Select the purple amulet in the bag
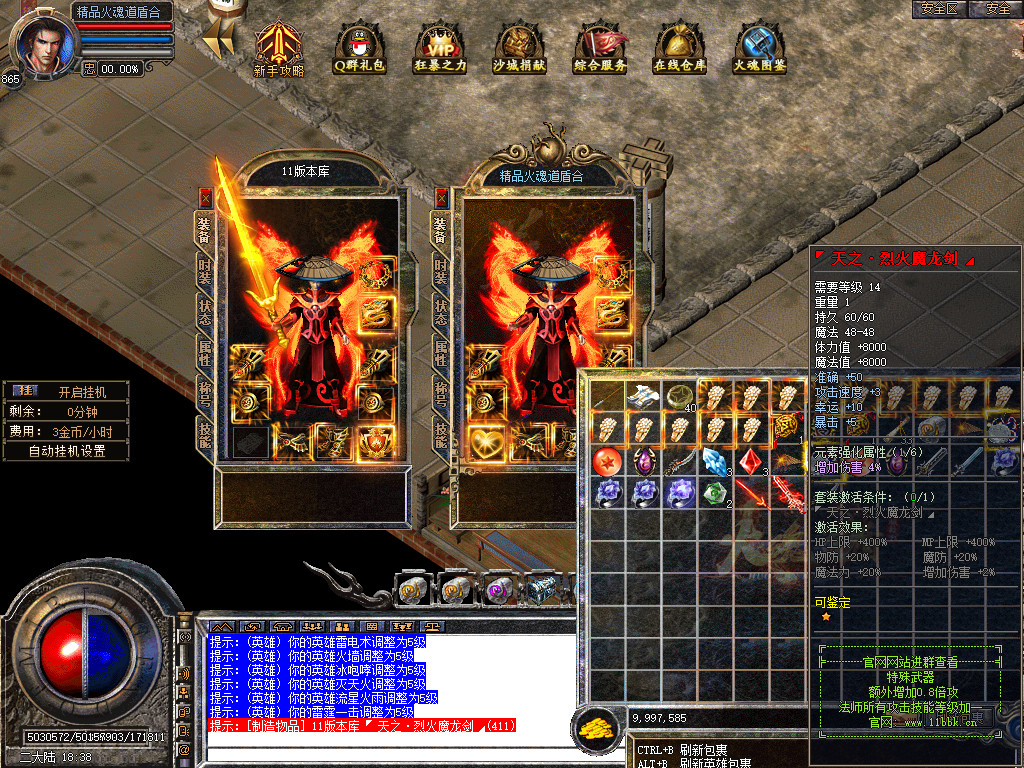 point(643,462)
